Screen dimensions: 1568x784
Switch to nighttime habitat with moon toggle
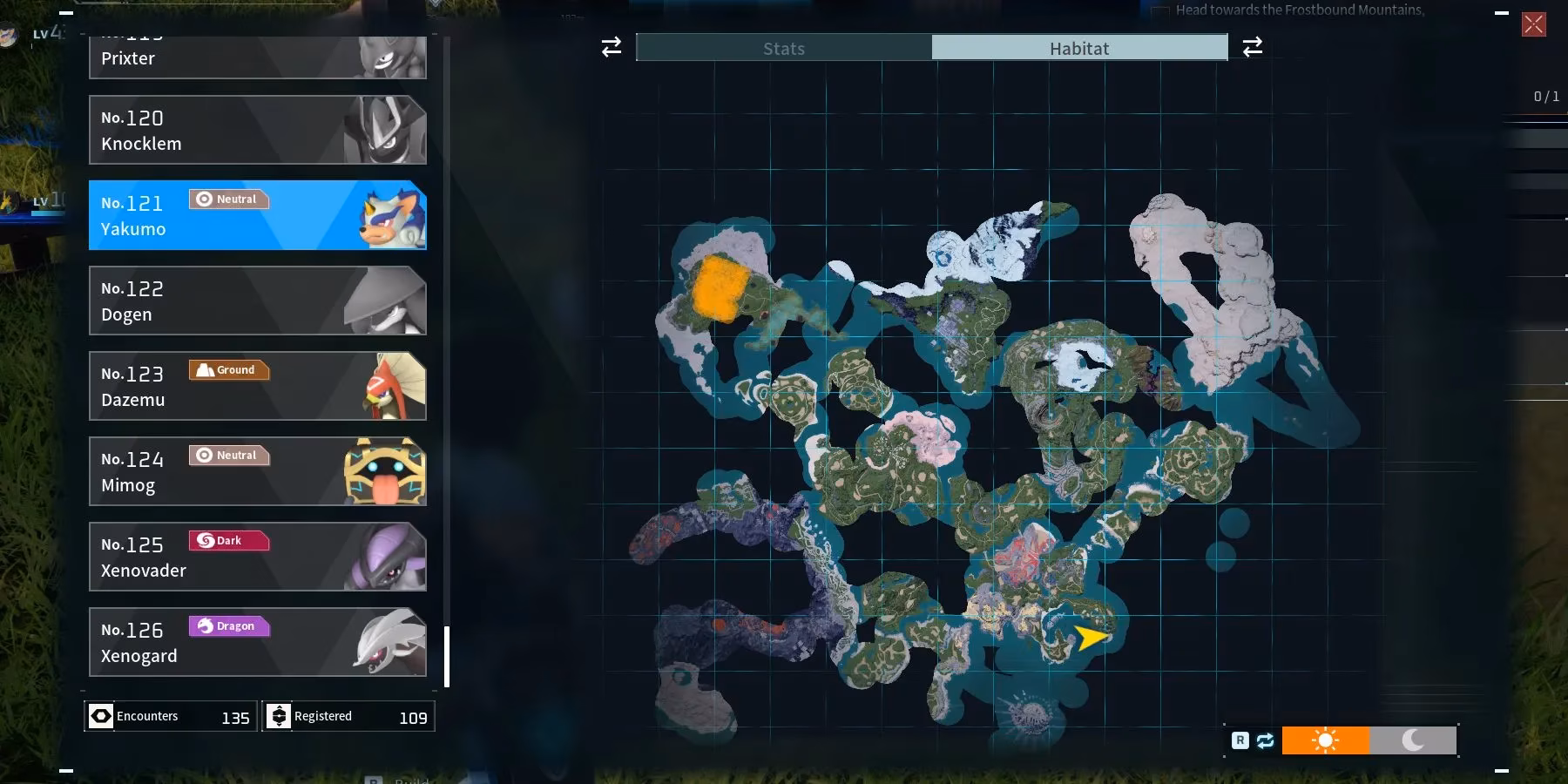click(x=1413, y=740)
